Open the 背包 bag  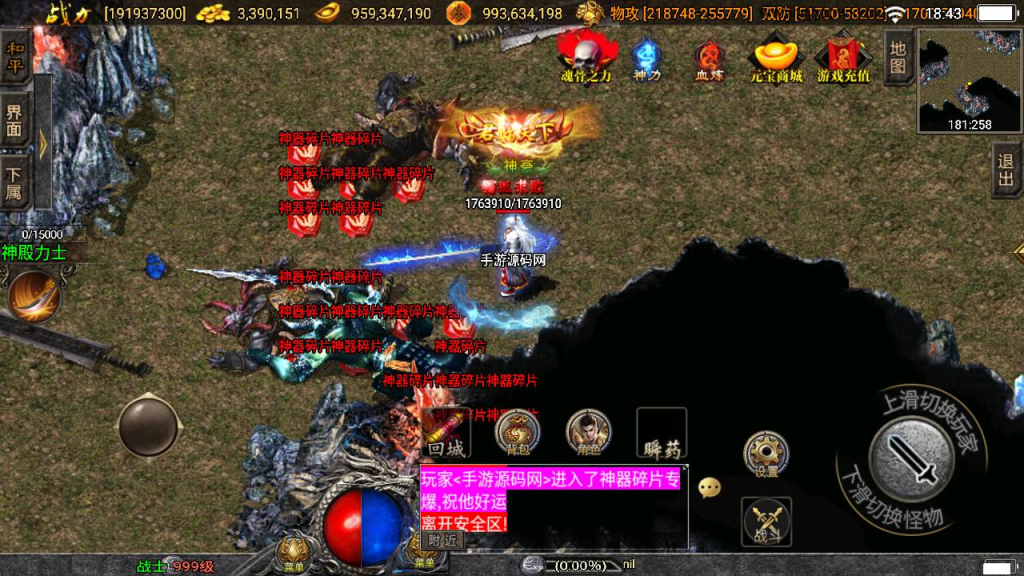pos(518,433)
